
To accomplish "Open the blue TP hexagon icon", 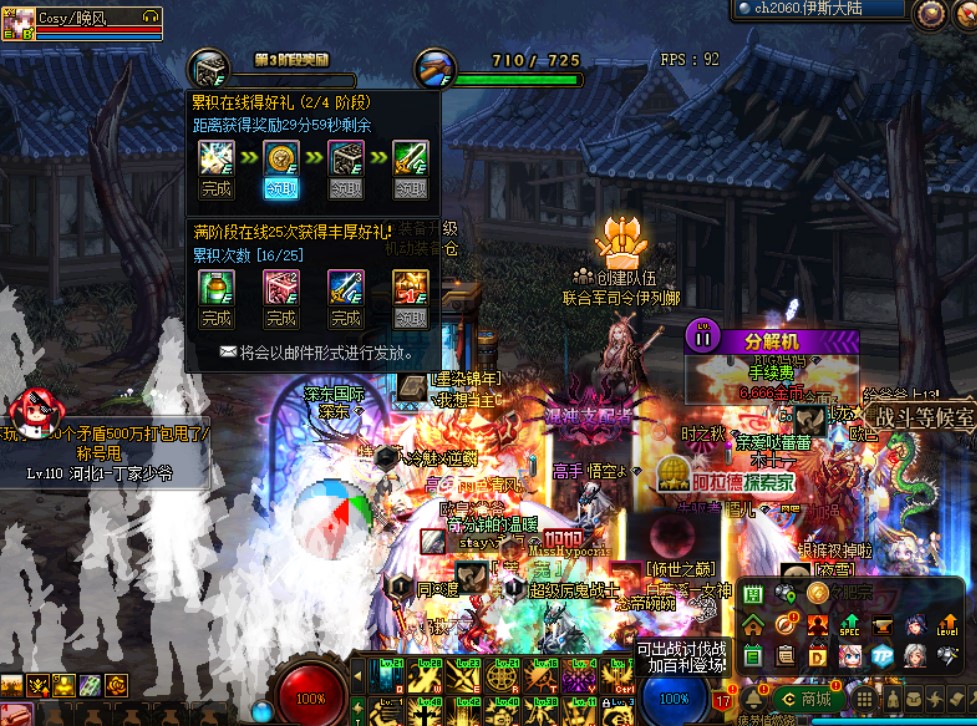I will click(x=881, y=656).
